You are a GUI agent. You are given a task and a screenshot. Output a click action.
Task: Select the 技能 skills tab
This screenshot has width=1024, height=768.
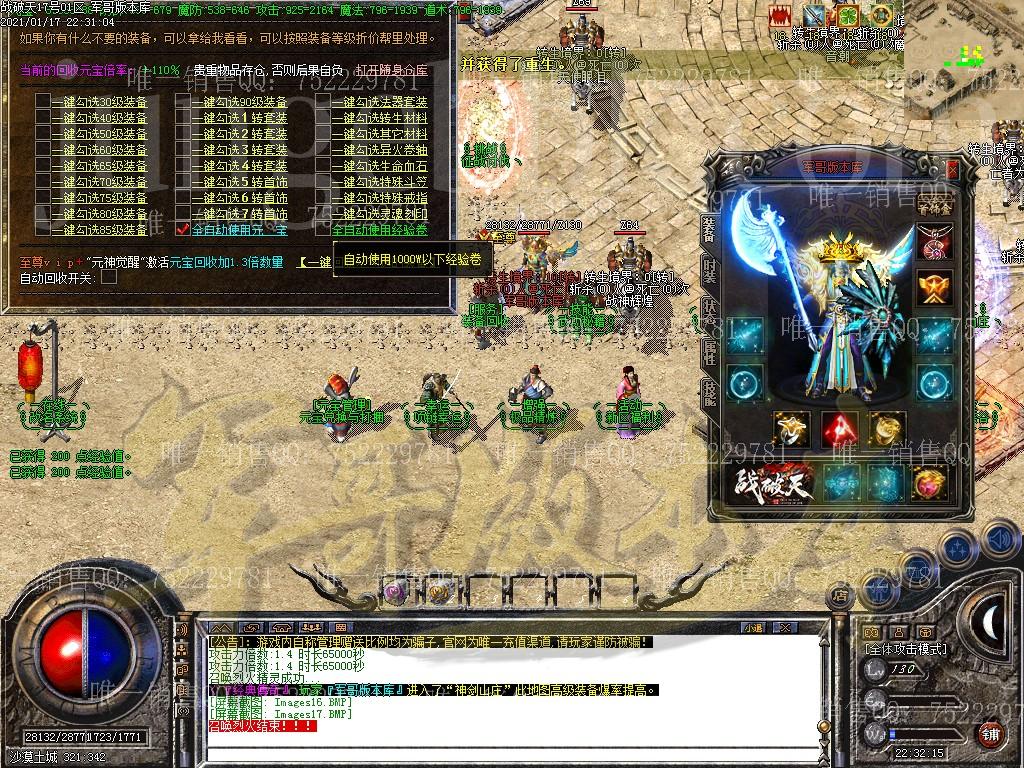(x=709, y=391)
